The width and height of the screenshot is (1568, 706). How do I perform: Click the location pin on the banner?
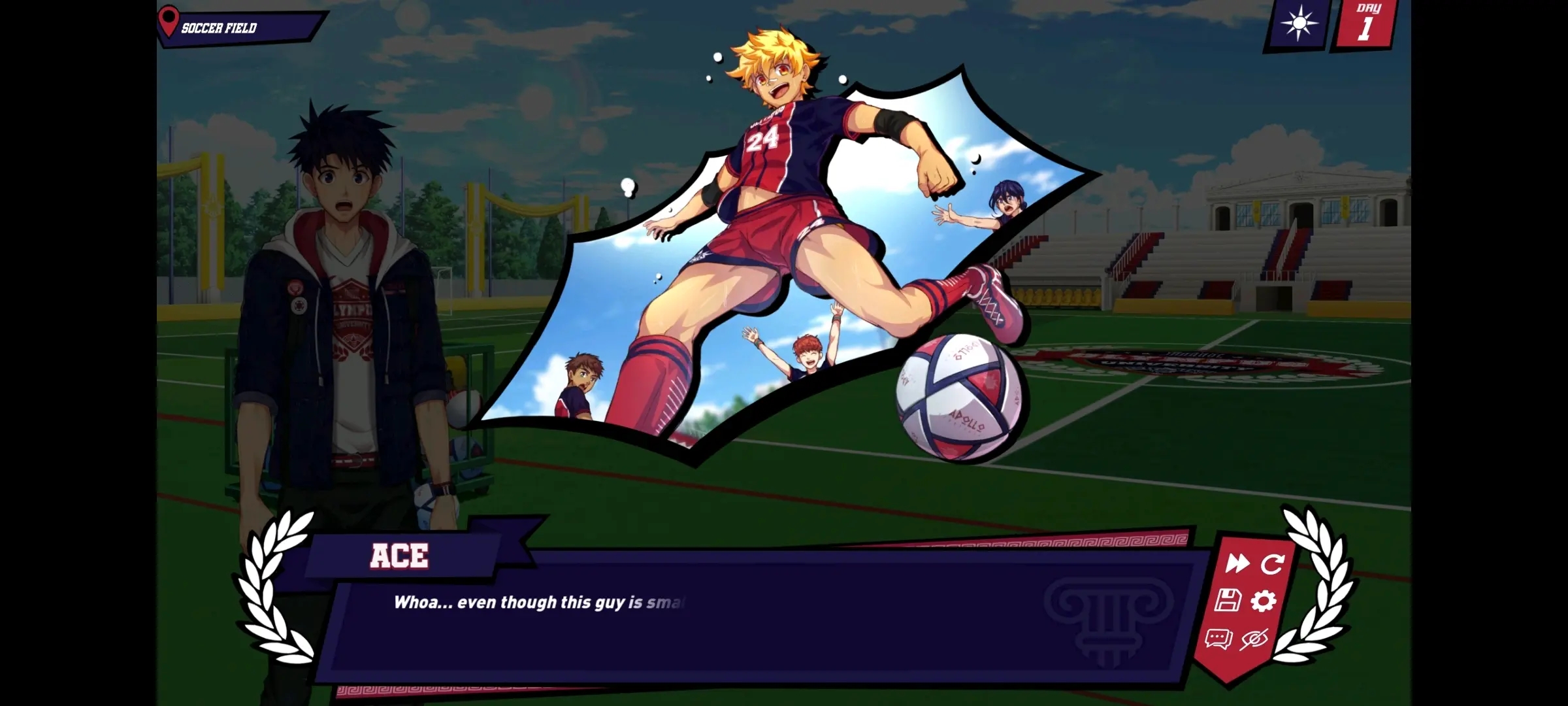click(170, 20)
